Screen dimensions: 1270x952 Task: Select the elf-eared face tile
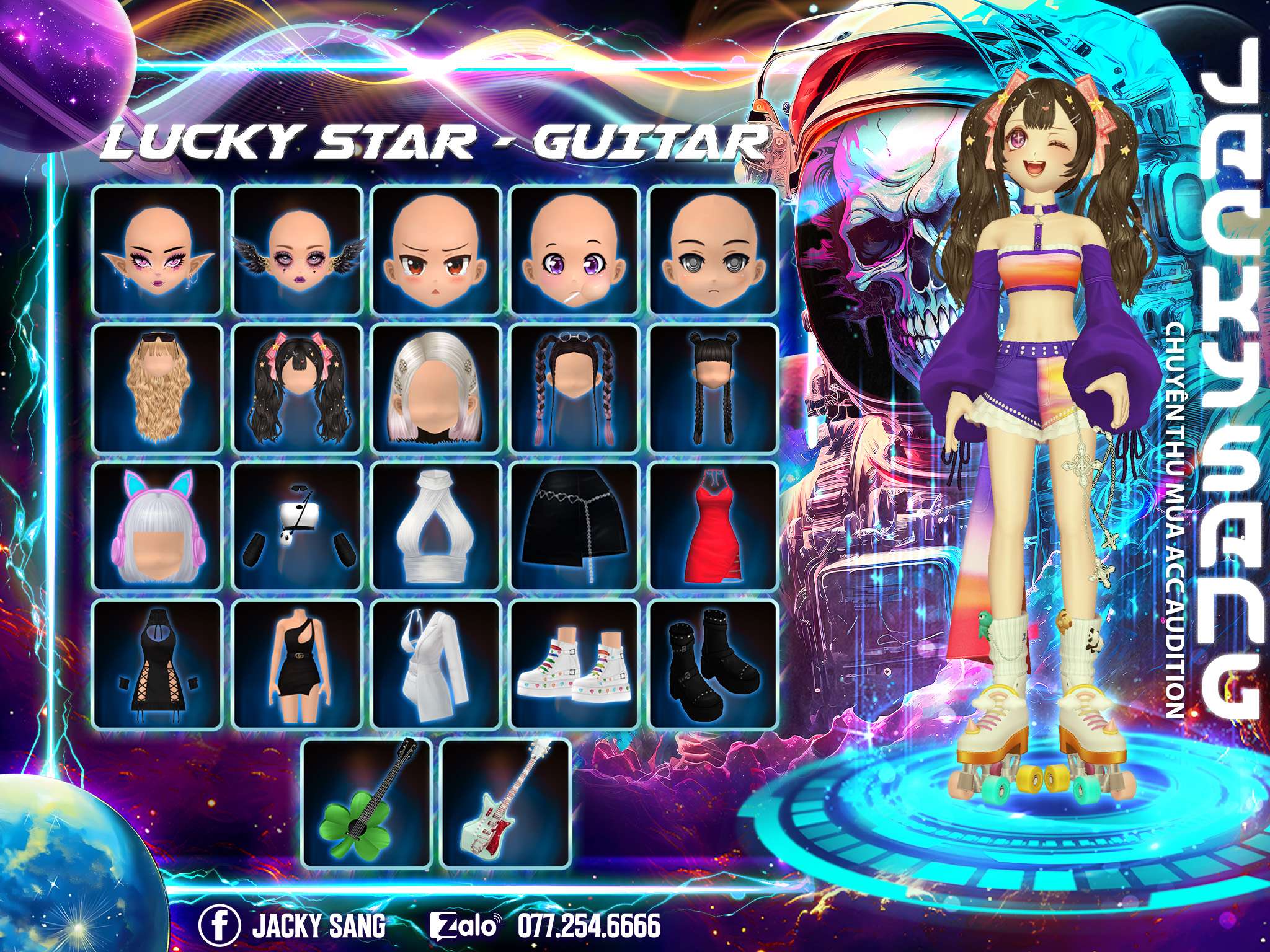[157, 250]
